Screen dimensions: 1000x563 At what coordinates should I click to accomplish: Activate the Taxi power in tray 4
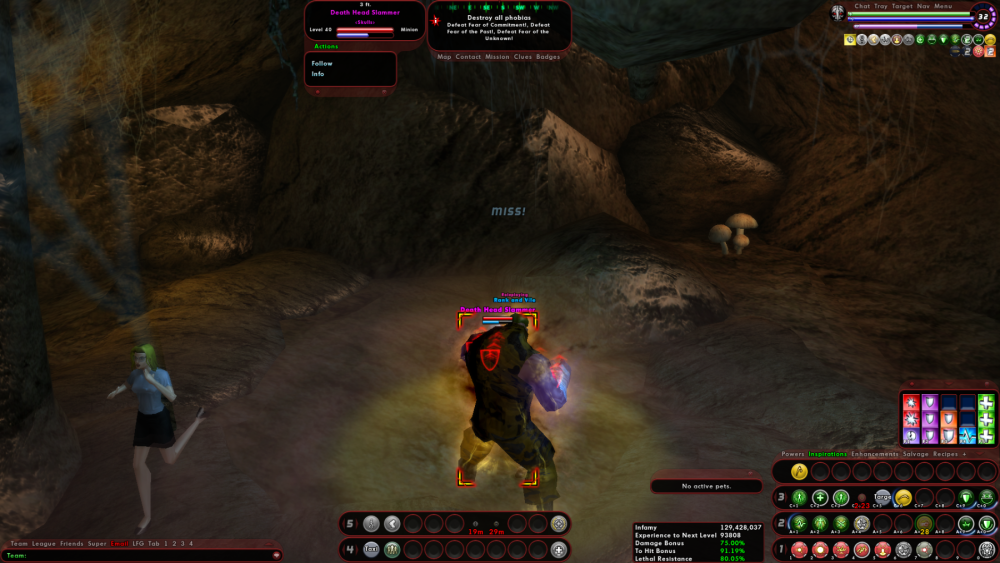[371, 549]
